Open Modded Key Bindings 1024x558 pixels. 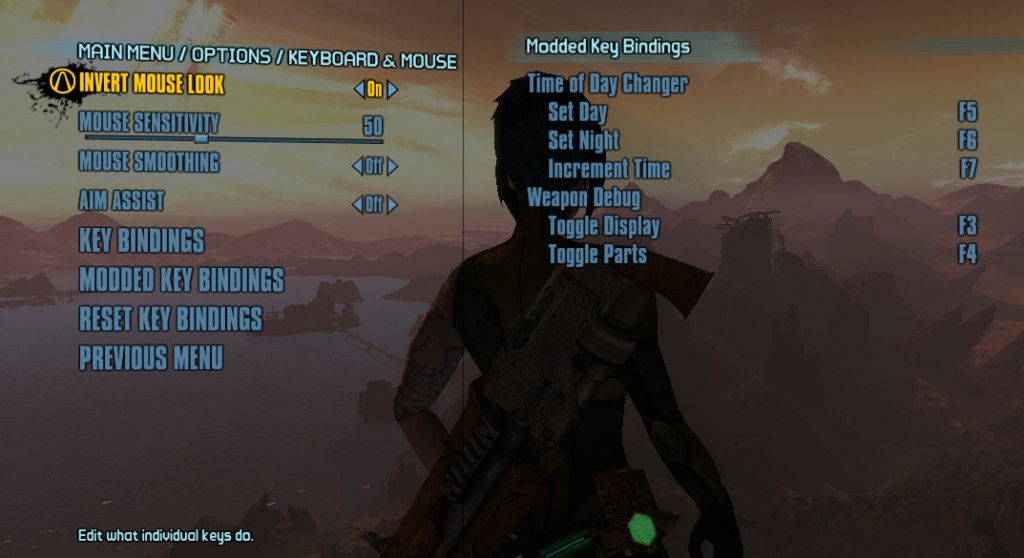(x=181, y=280)
